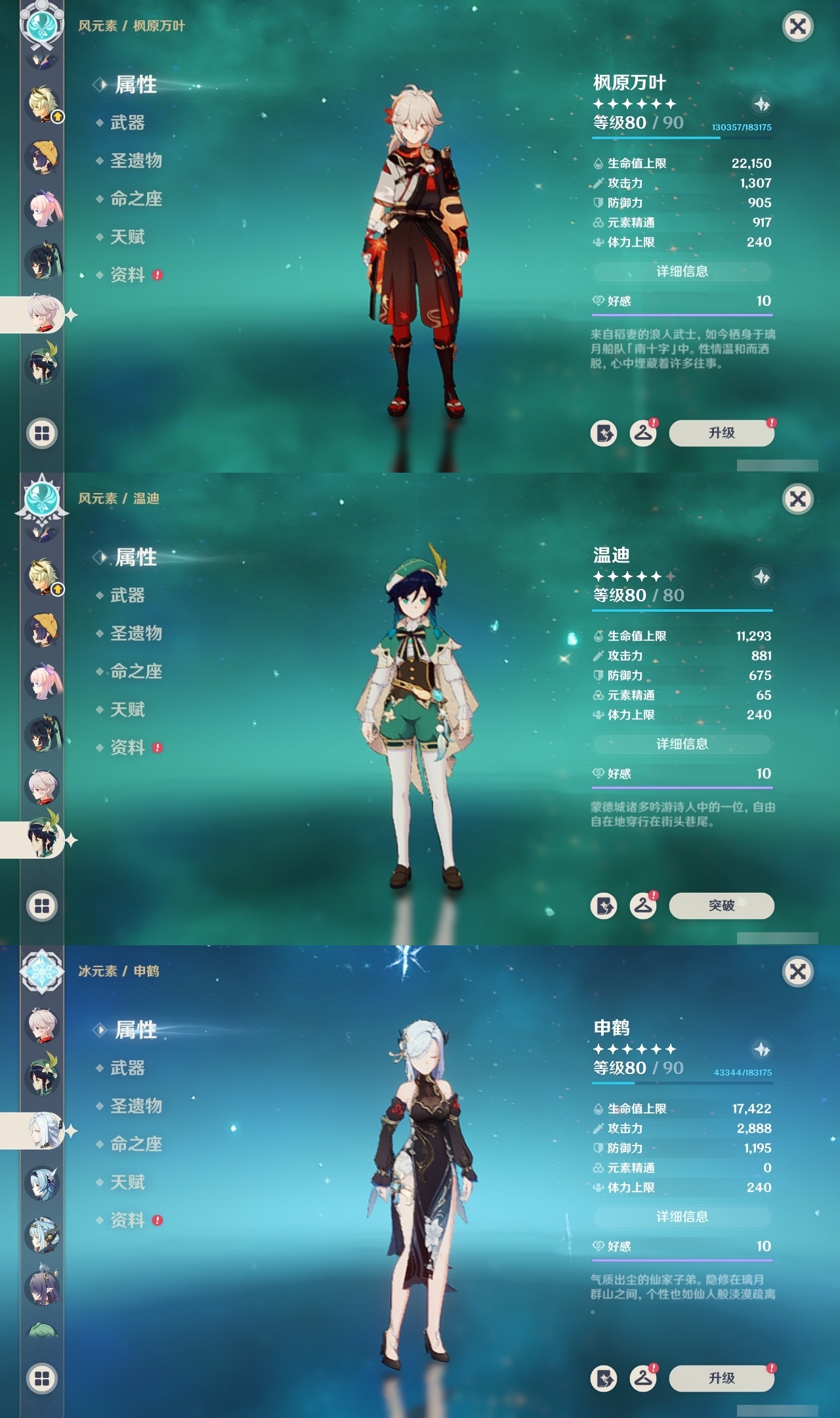Click Kazuha's friendship level progress bar

pos(682,315)
